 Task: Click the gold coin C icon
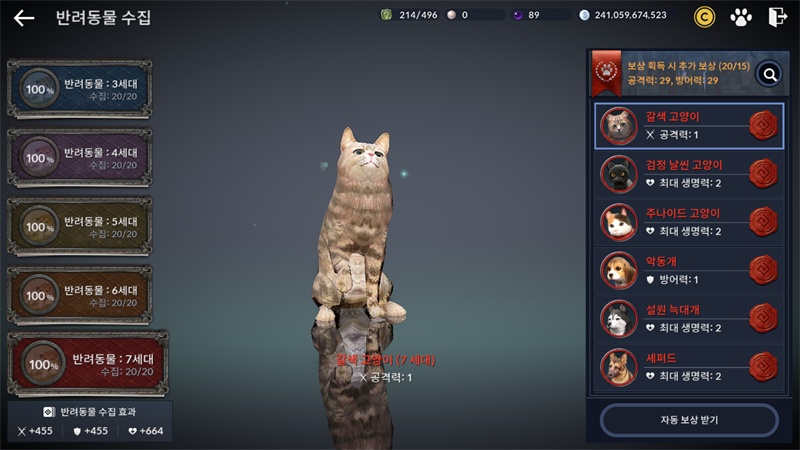pos(705,17)
